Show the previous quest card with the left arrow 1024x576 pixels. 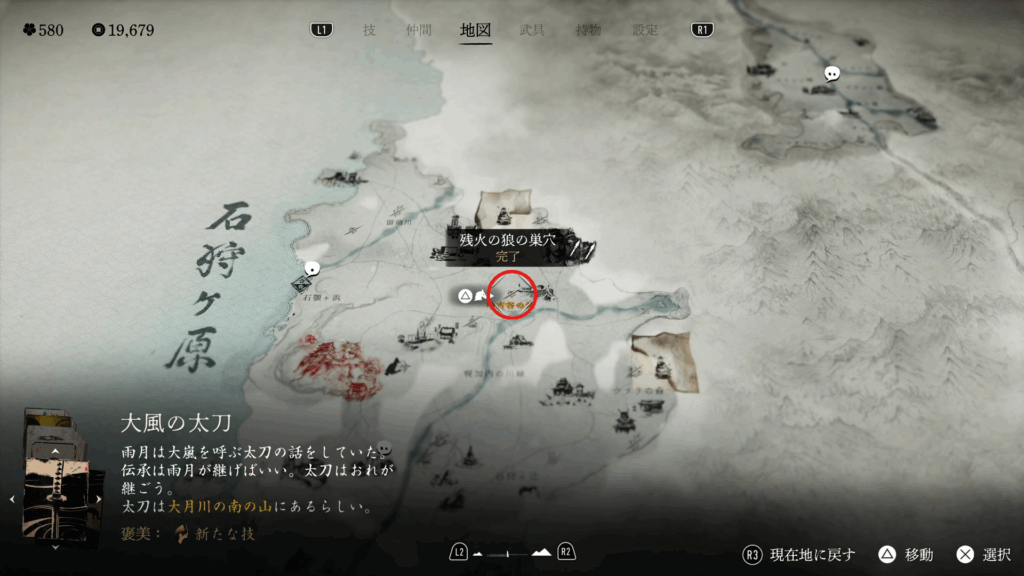12,497
